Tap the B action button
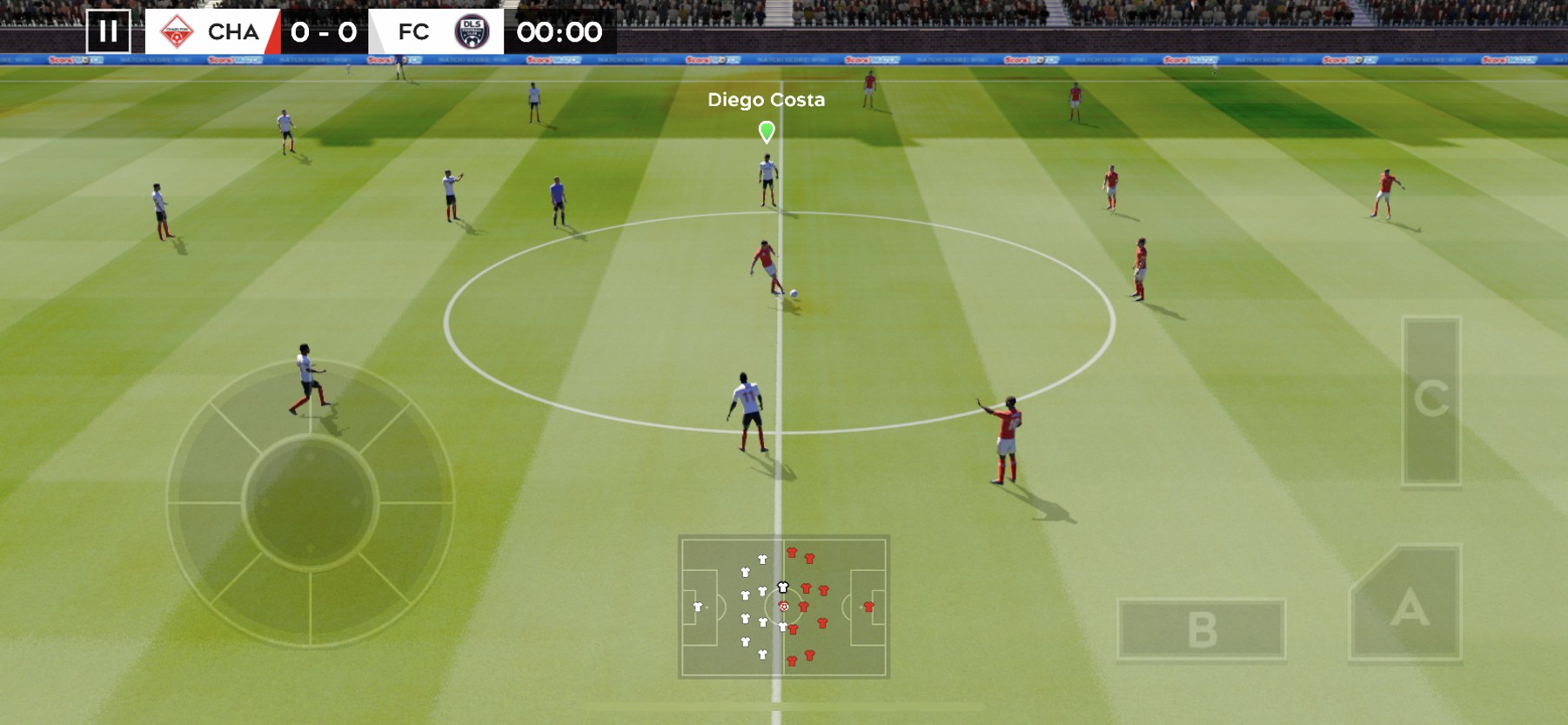 coord(1201,628)
